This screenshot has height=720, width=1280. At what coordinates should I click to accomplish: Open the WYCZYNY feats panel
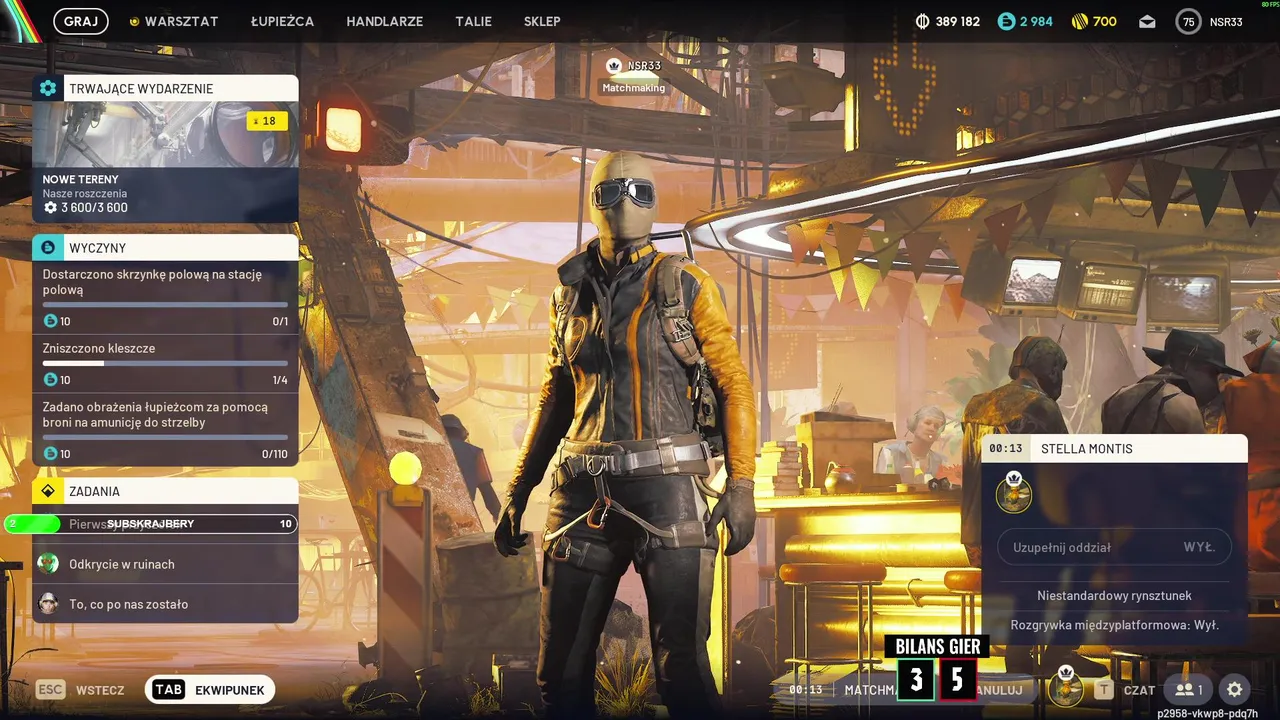[165, 247]
